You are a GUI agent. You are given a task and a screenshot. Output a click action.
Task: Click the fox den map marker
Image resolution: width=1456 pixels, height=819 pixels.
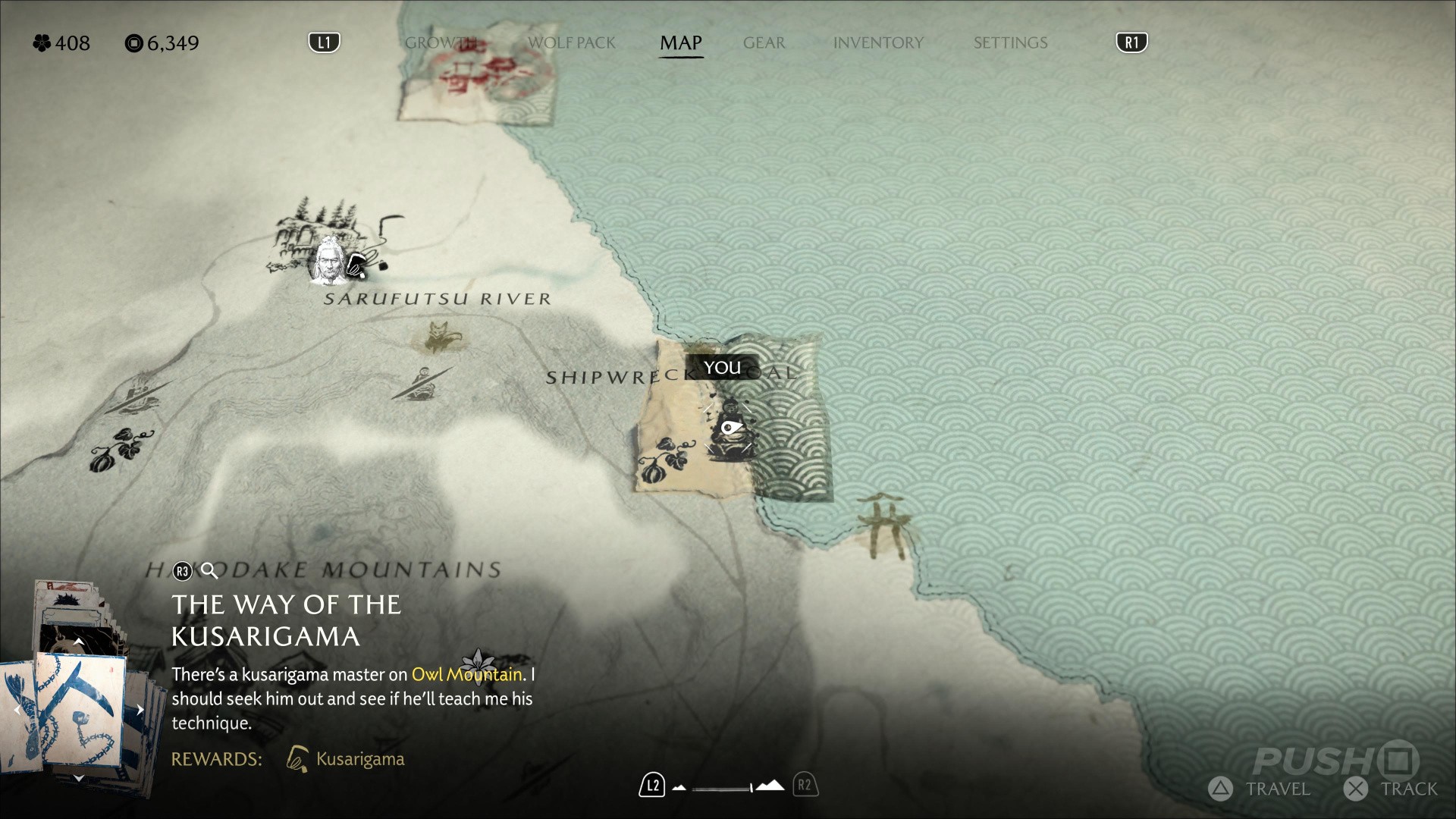pos(439,337)
